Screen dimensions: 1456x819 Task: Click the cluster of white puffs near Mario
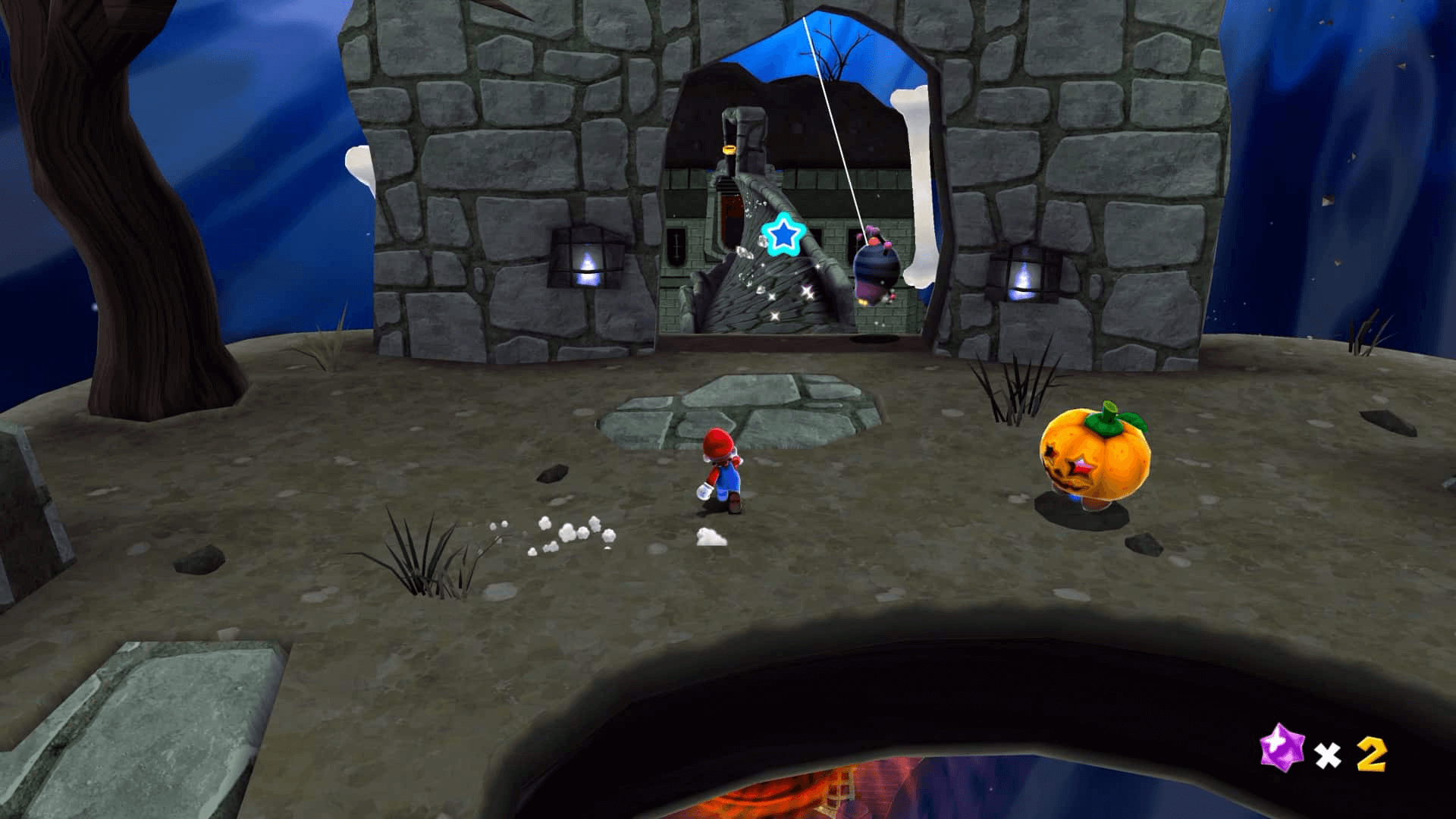coord(565,531)
